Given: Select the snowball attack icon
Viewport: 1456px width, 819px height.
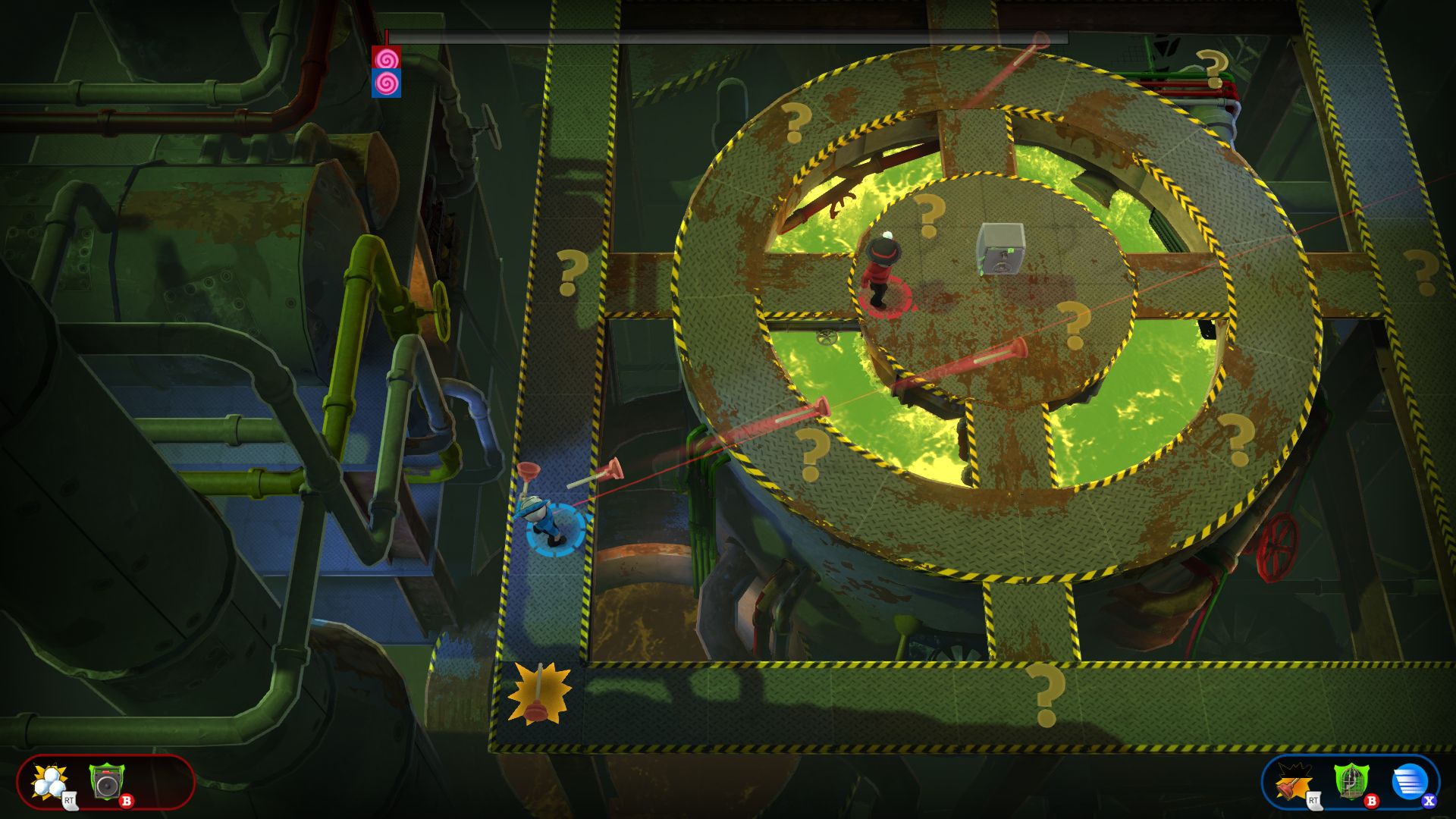Looking at the screenshot, I should (x=51, y=782).
